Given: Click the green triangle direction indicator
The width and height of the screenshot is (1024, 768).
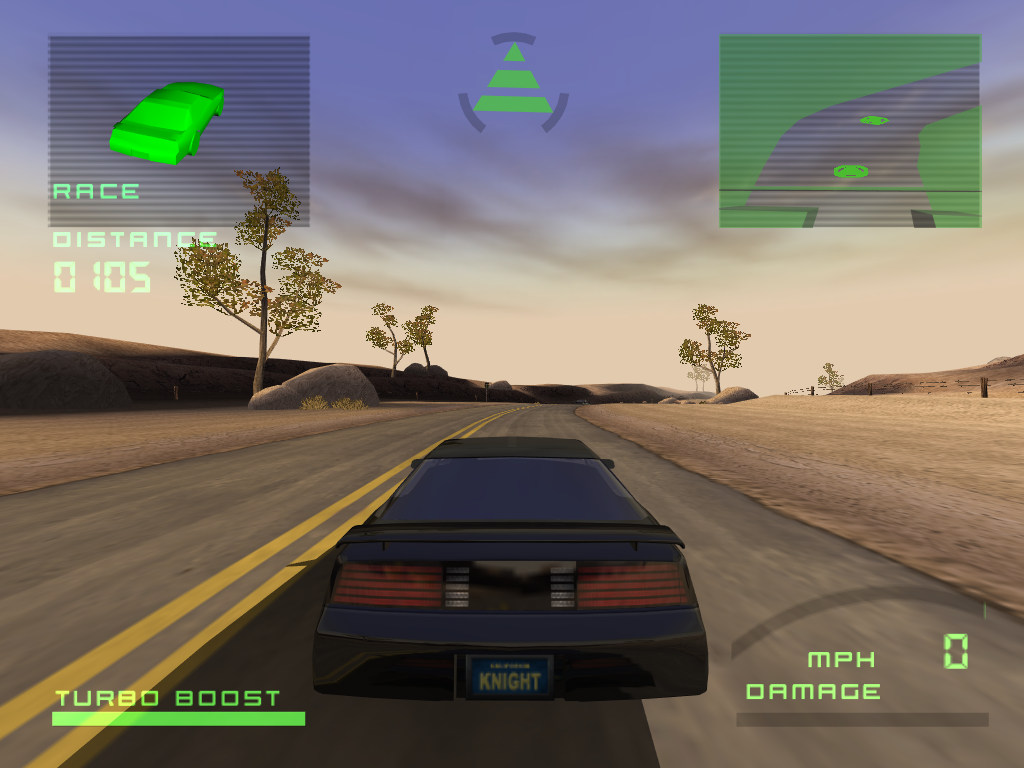Looking at the screenshot, I should (513, 80).
